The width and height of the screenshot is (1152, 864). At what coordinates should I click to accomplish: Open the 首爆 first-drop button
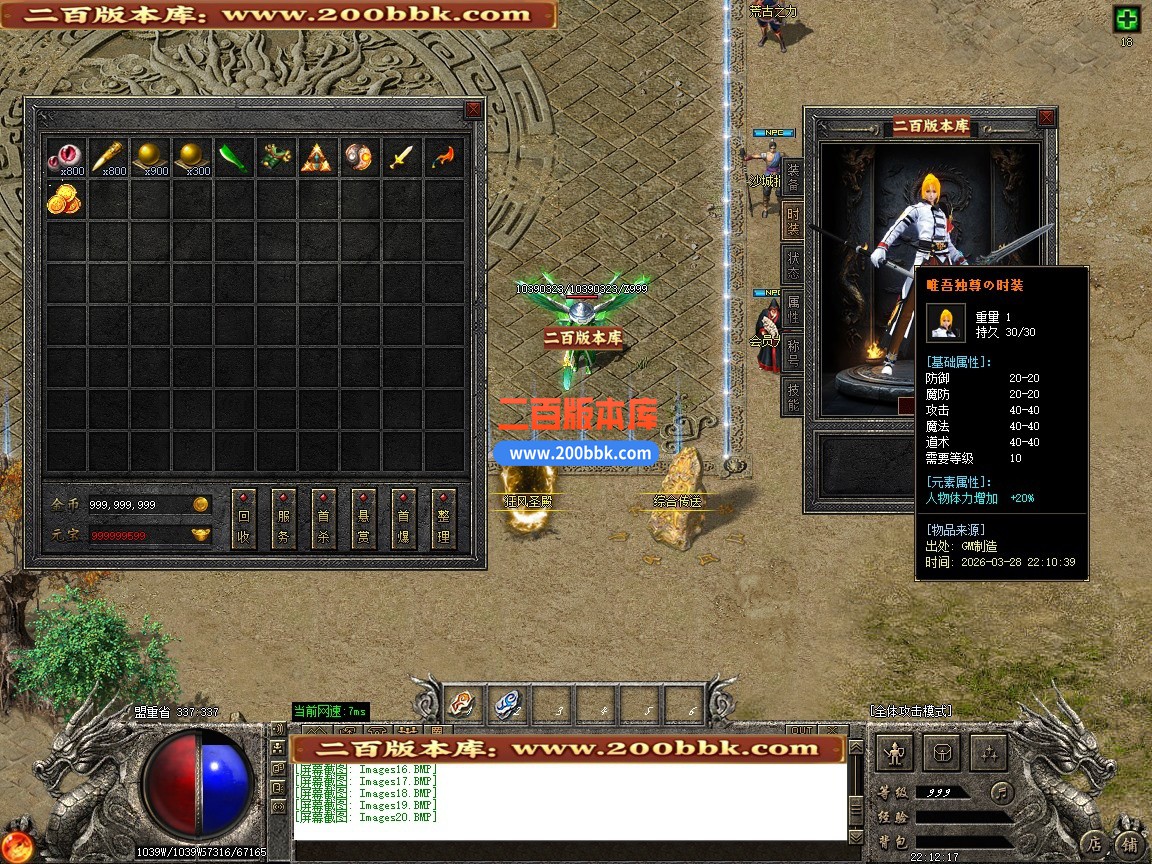404,520
